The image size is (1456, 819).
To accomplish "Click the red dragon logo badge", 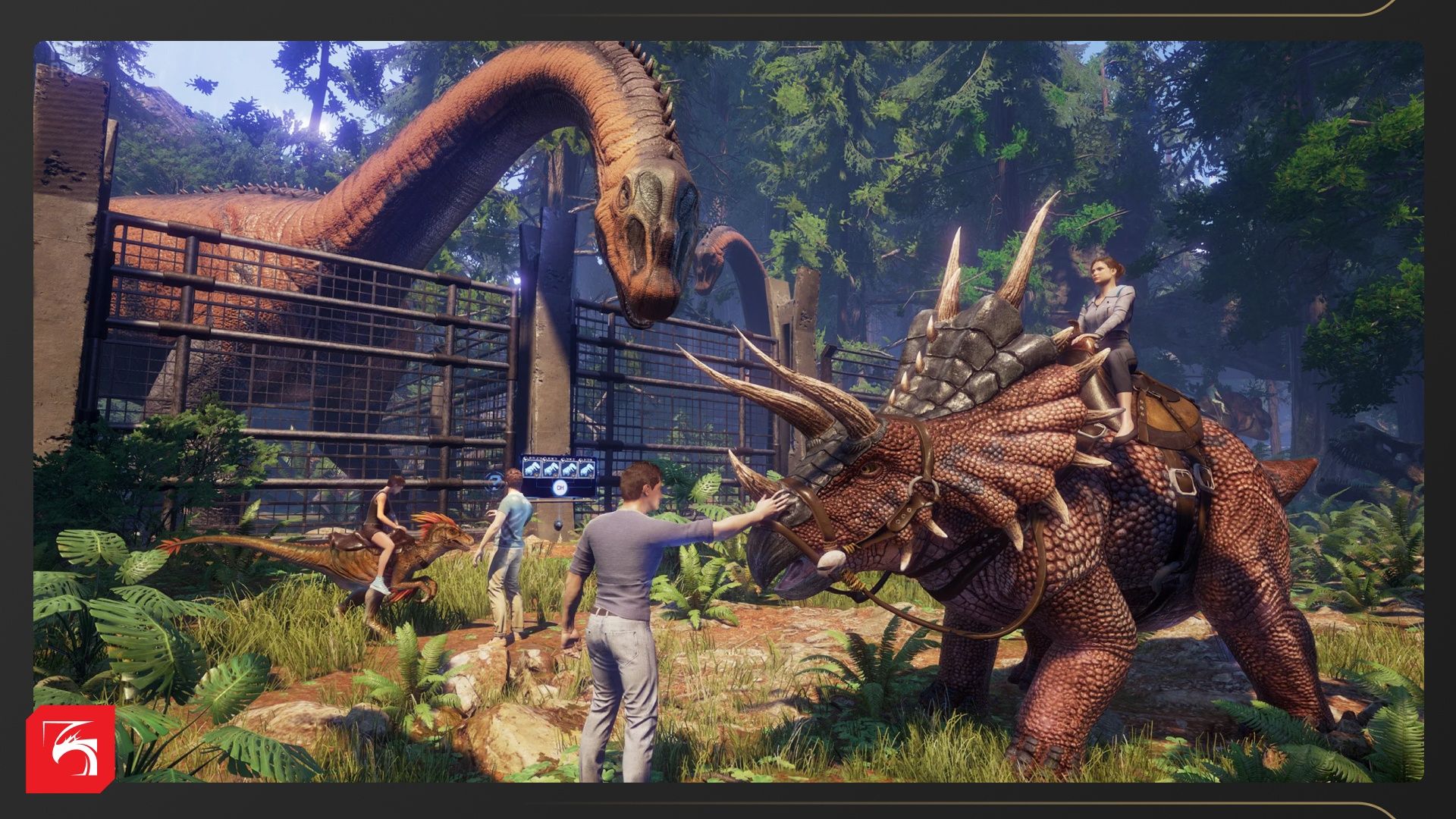I will point(71,748).
